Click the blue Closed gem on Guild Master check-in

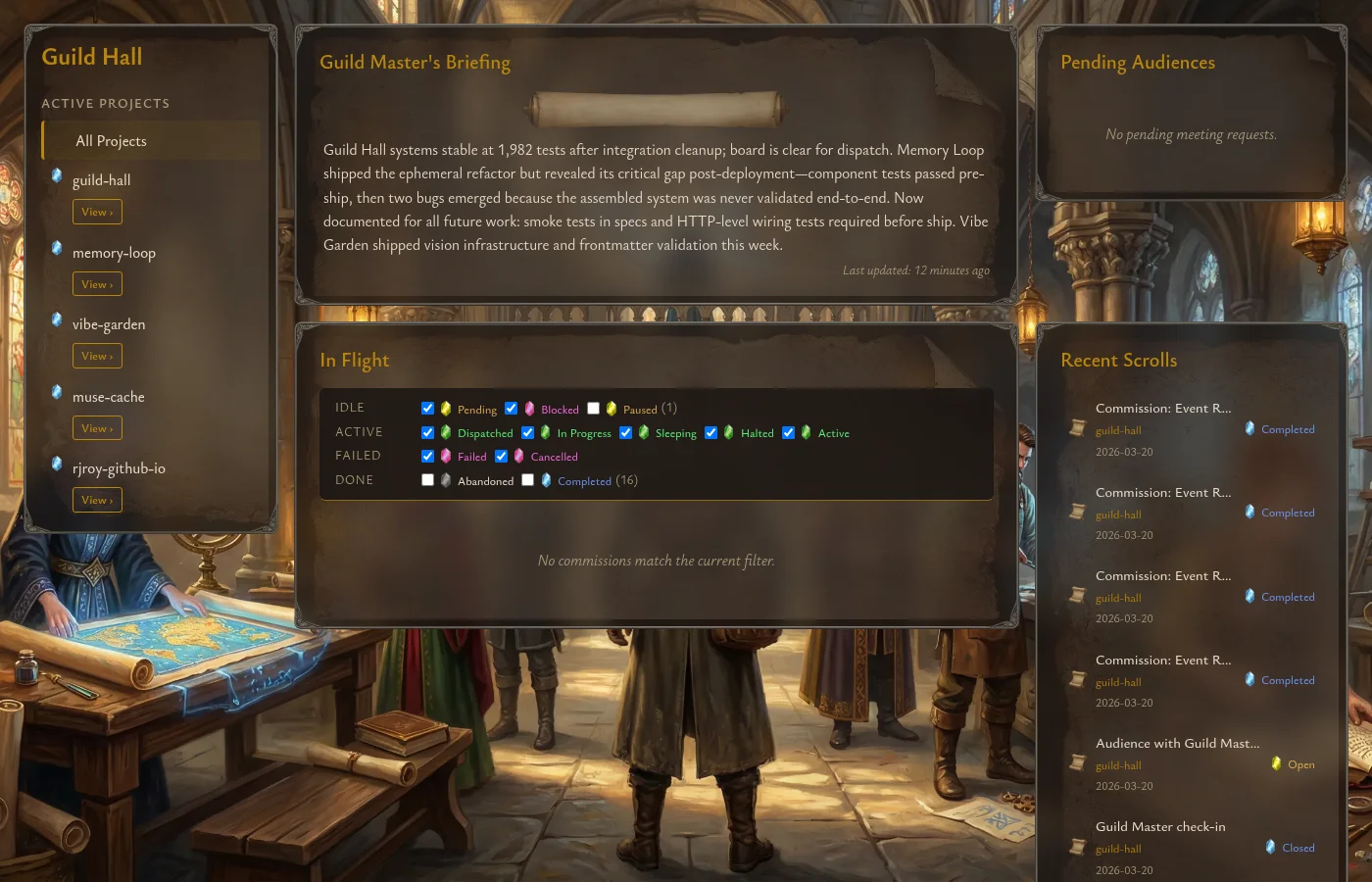(x=1271, y=847)
